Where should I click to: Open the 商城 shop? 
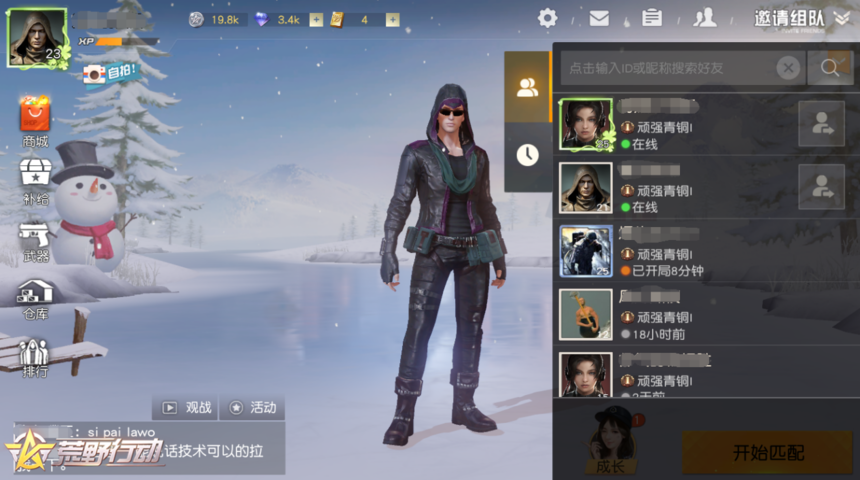[35, 121]
